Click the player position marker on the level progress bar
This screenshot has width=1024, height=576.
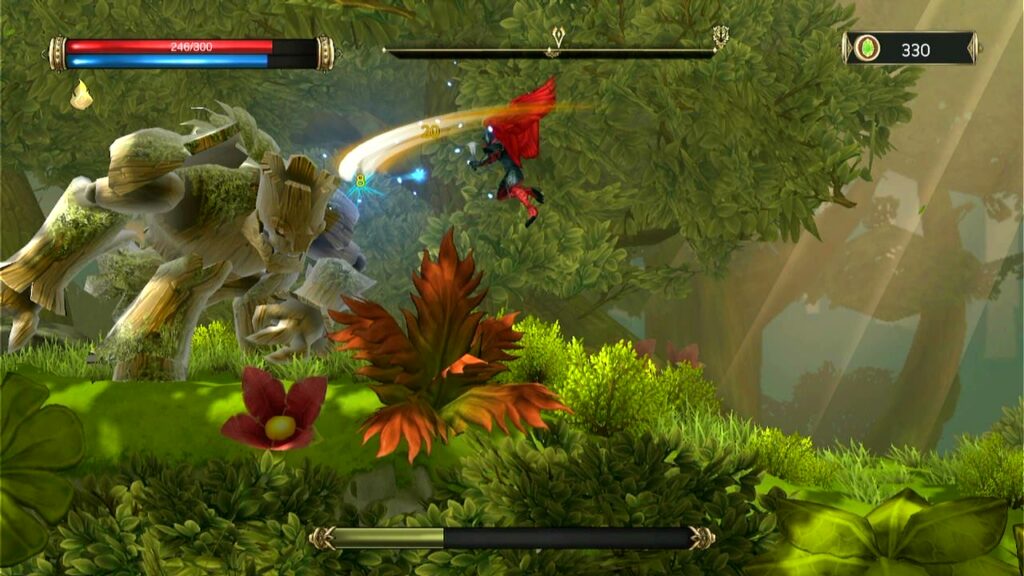pyautogui.click(x=557, y=40)
